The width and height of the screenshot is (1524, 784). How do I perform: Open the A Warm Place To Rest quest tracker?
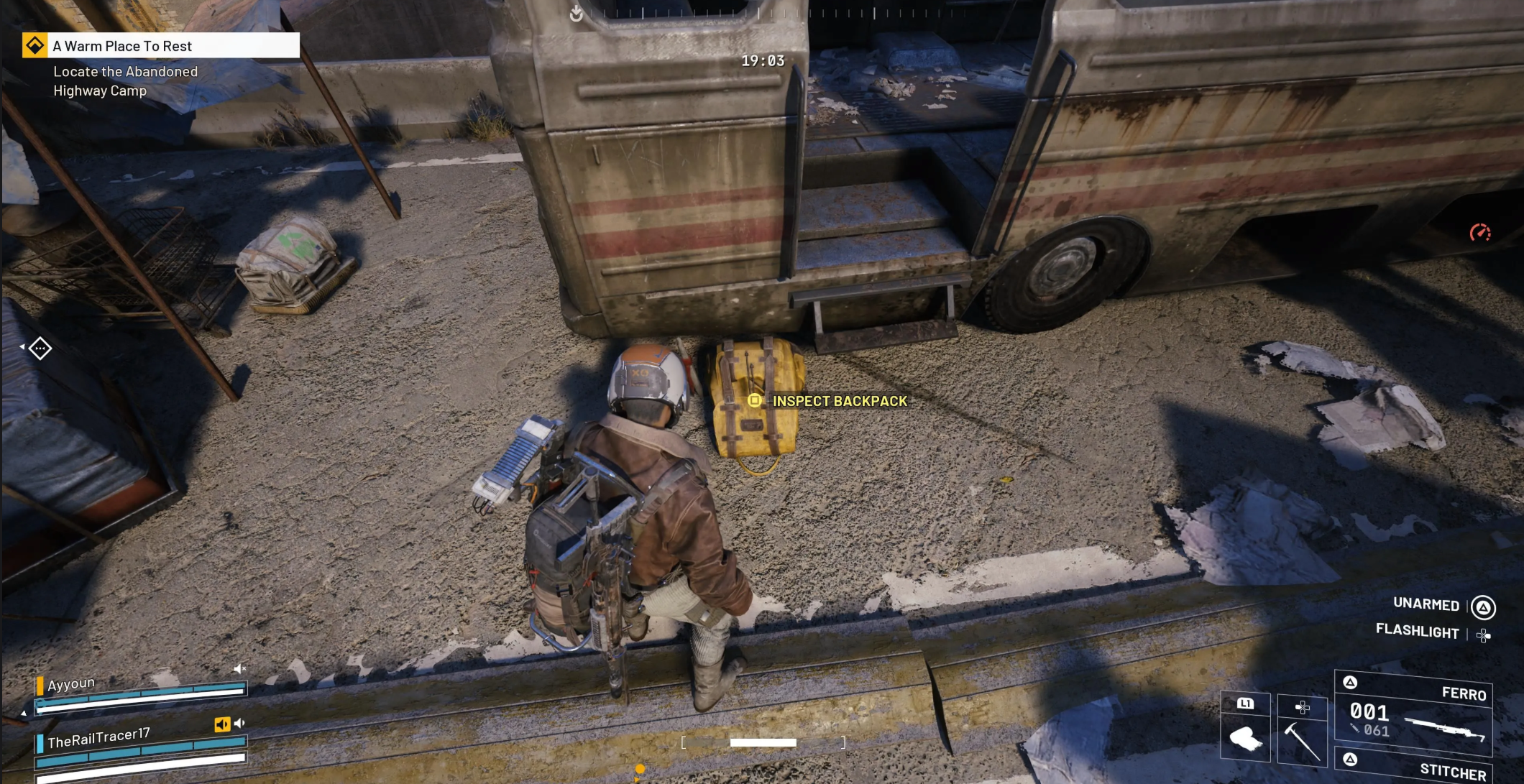pyautogui.click(x=161, y=46)
